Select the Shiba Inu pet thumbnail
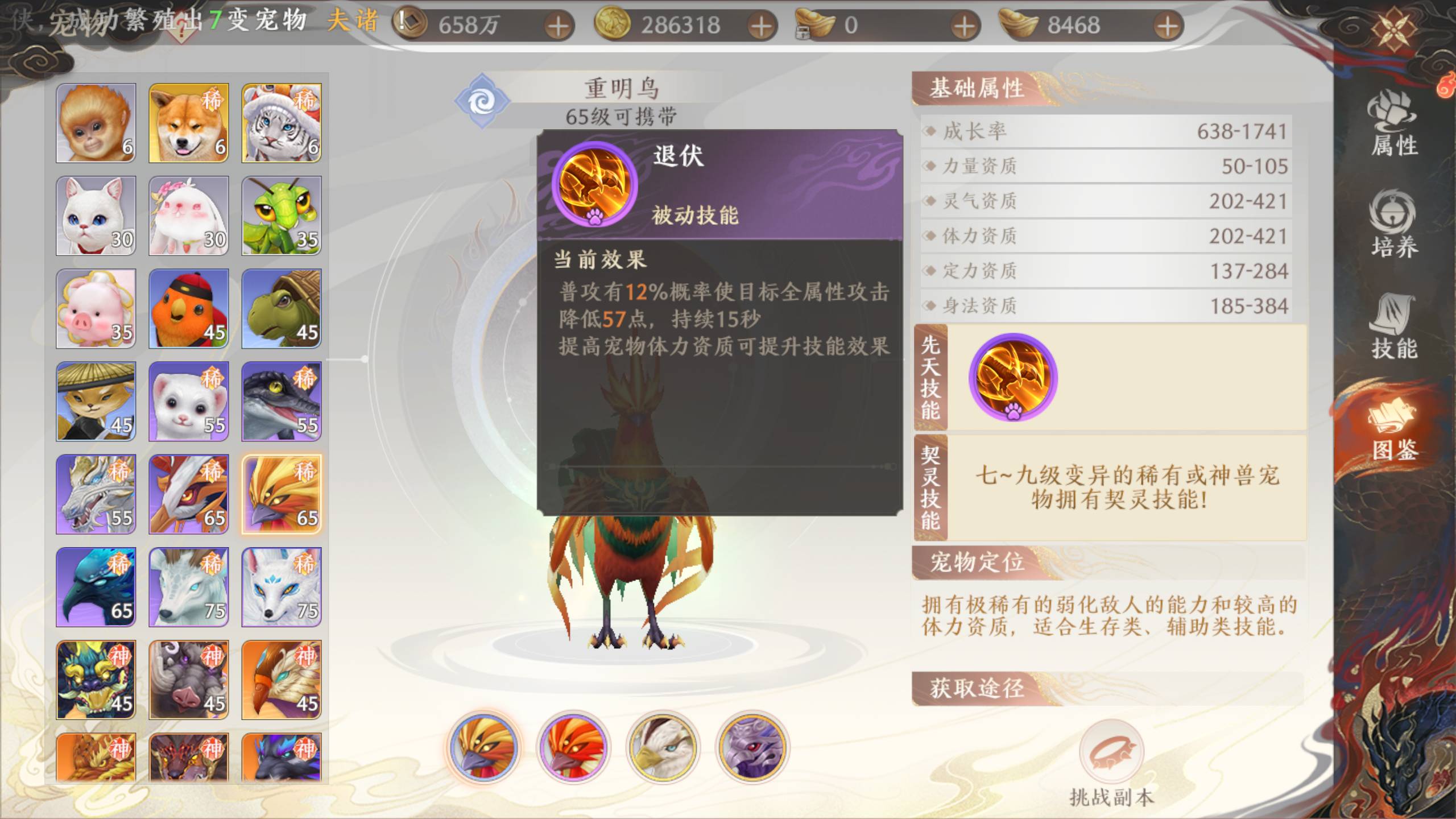This screenshot has width=1456, height=819. click(188, 121)
